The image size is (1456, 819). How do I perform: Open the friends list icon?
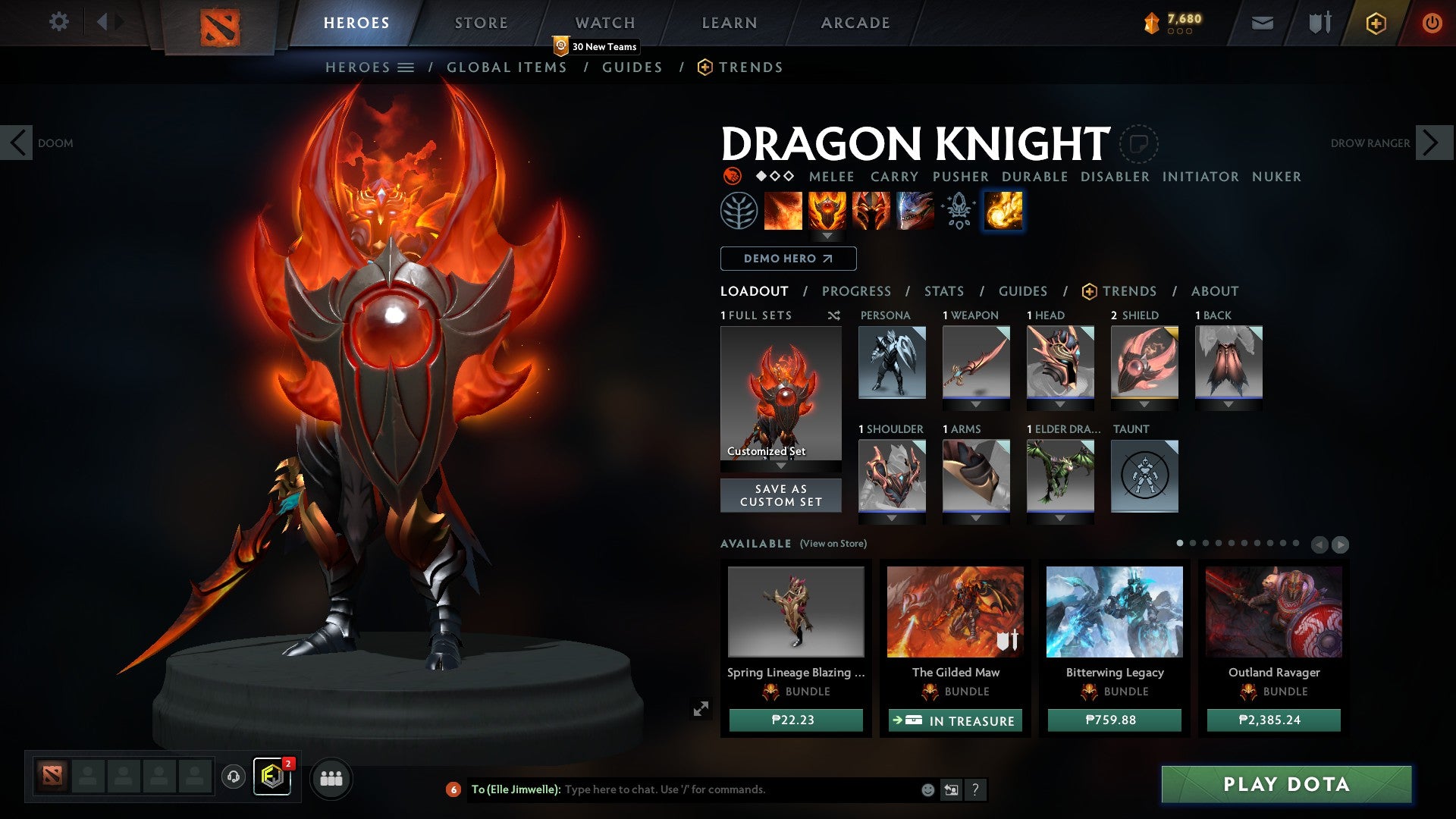[x=331, y=778]
